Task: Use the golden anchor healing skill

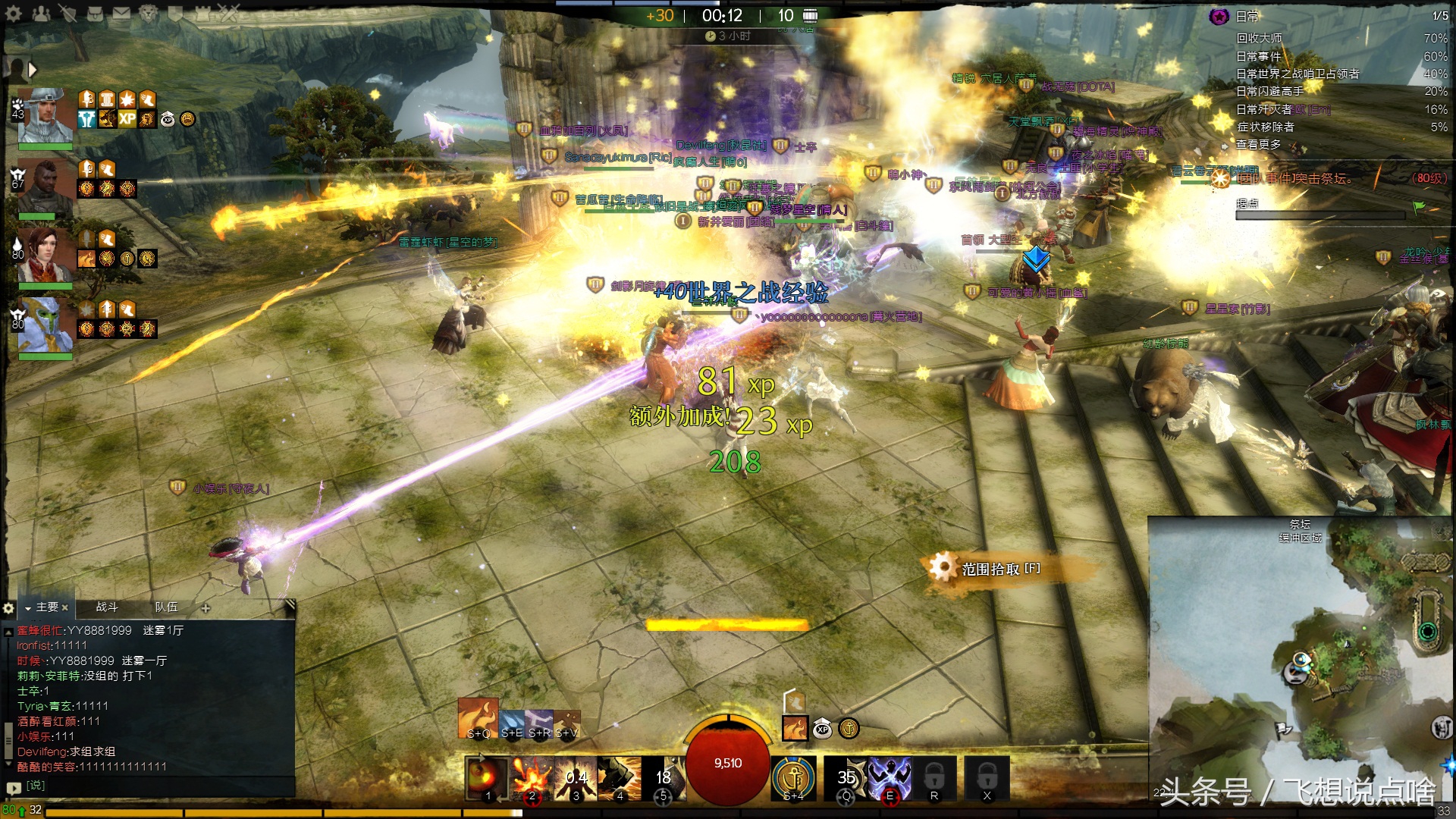Action: [x=793, y=777]
